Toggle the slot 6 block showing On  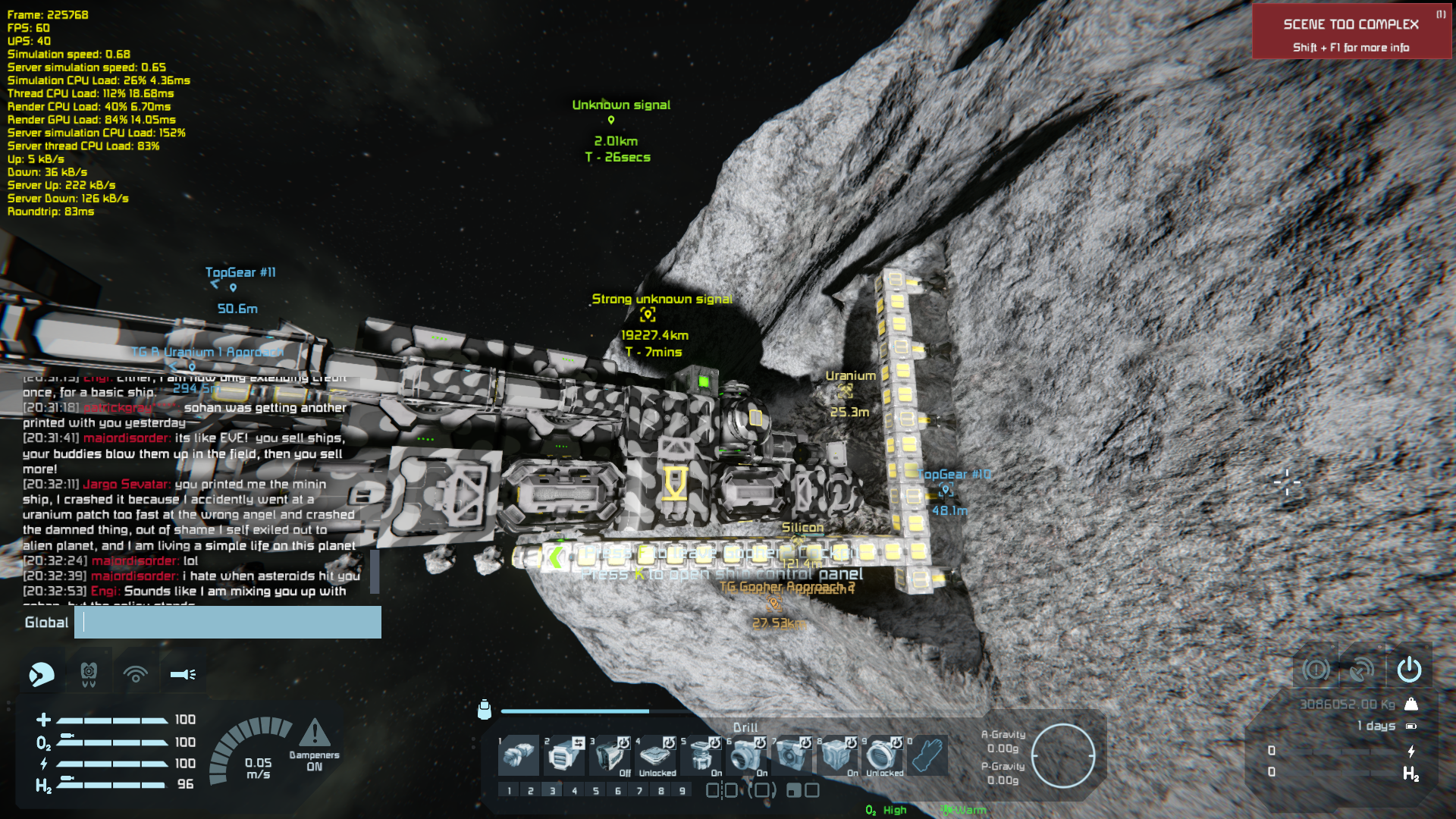tap(746, 755)
